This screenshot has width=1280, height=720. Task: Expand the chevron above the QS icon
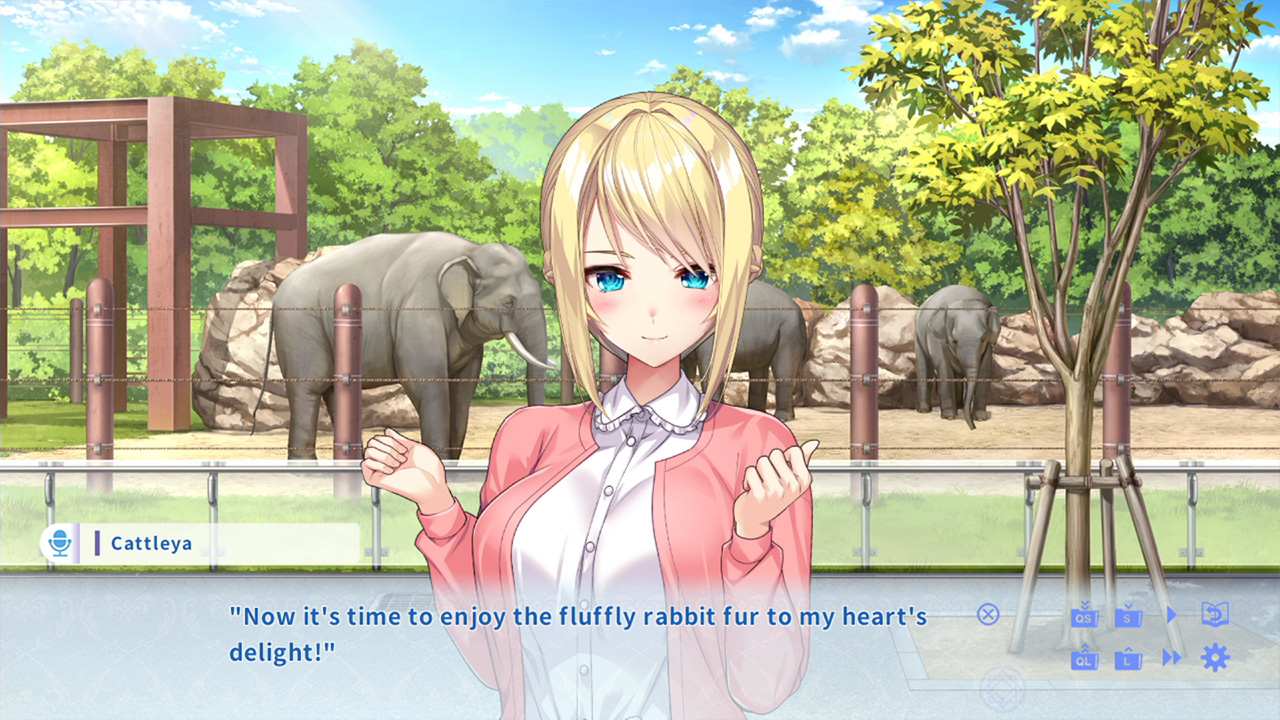pyautogui.click(x=1083, y=605)
